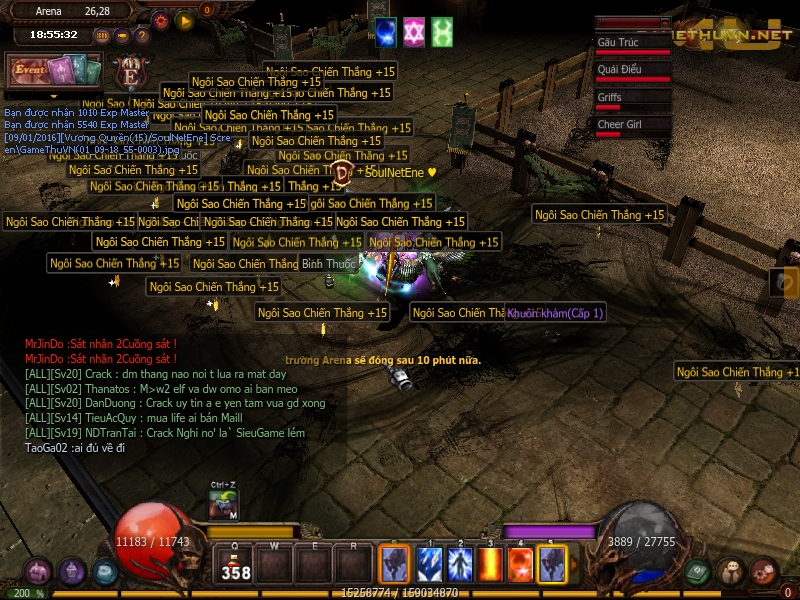
Task: Open the Event cards panel
Action: point(54,70)
